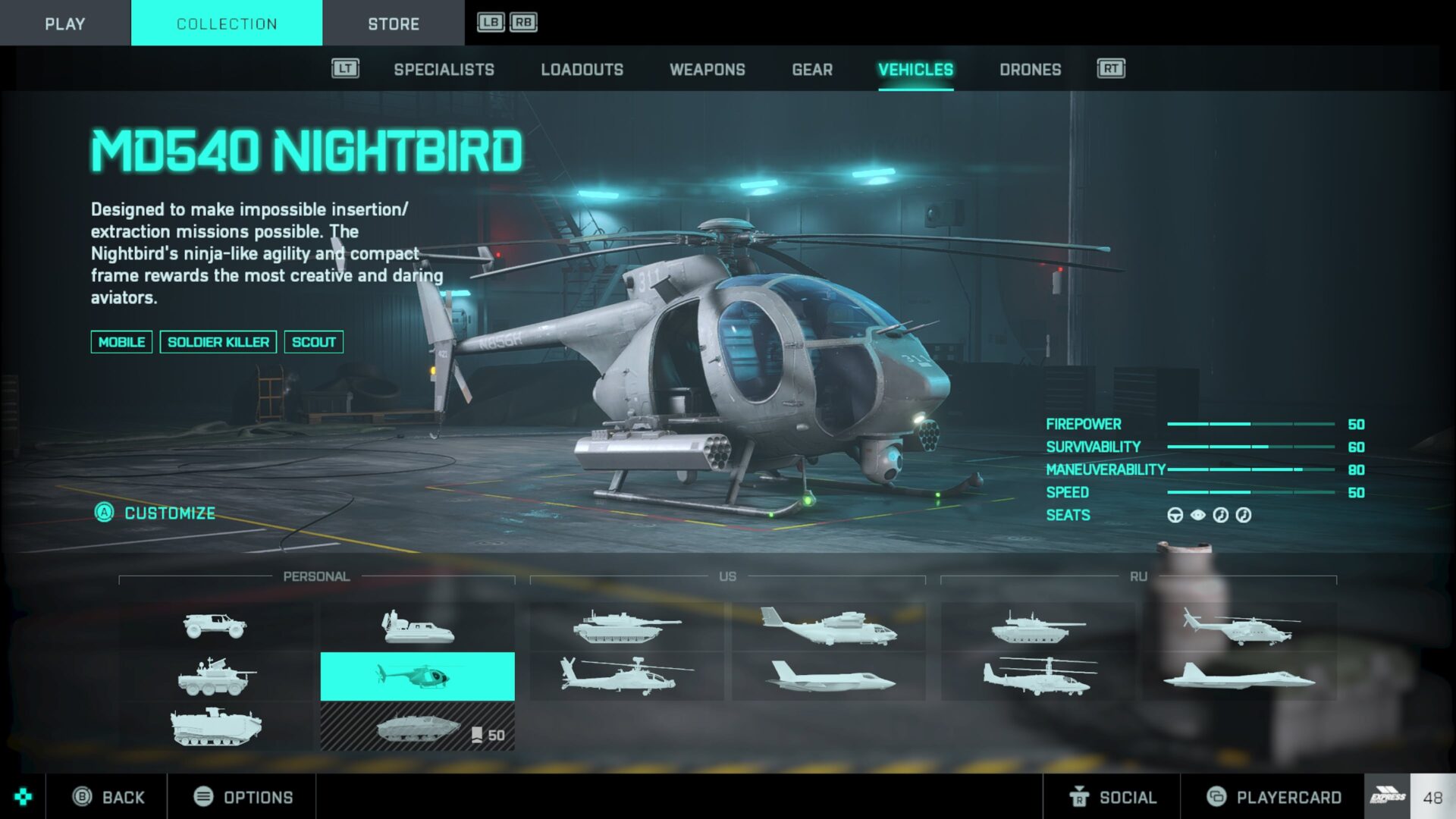Pick the US attack helicopter tile
The image size is (1456, 819).
626,676
